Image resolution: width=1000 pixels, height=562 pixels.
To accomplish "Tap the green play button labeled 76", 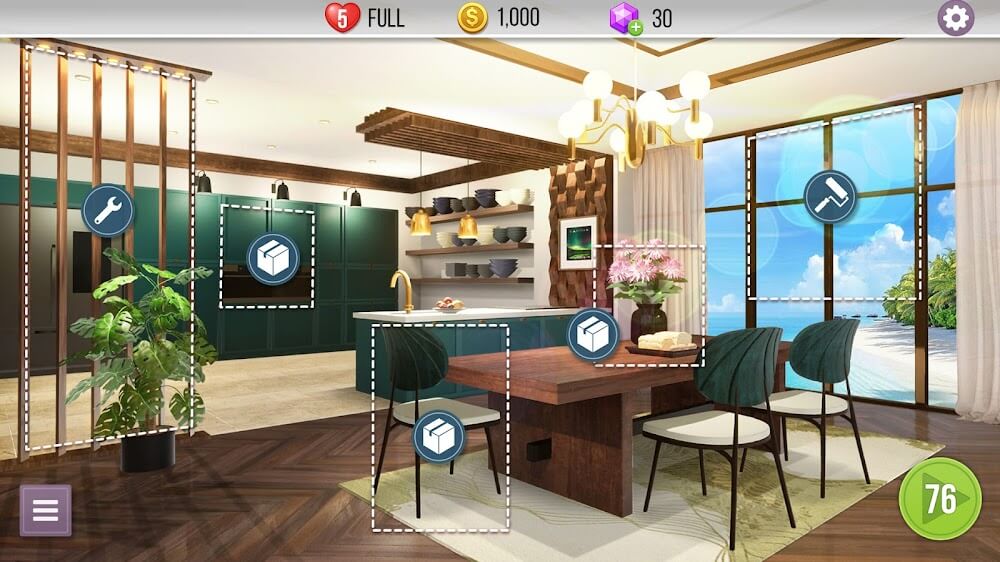I will pyautogui.click(x=940, y=497).
